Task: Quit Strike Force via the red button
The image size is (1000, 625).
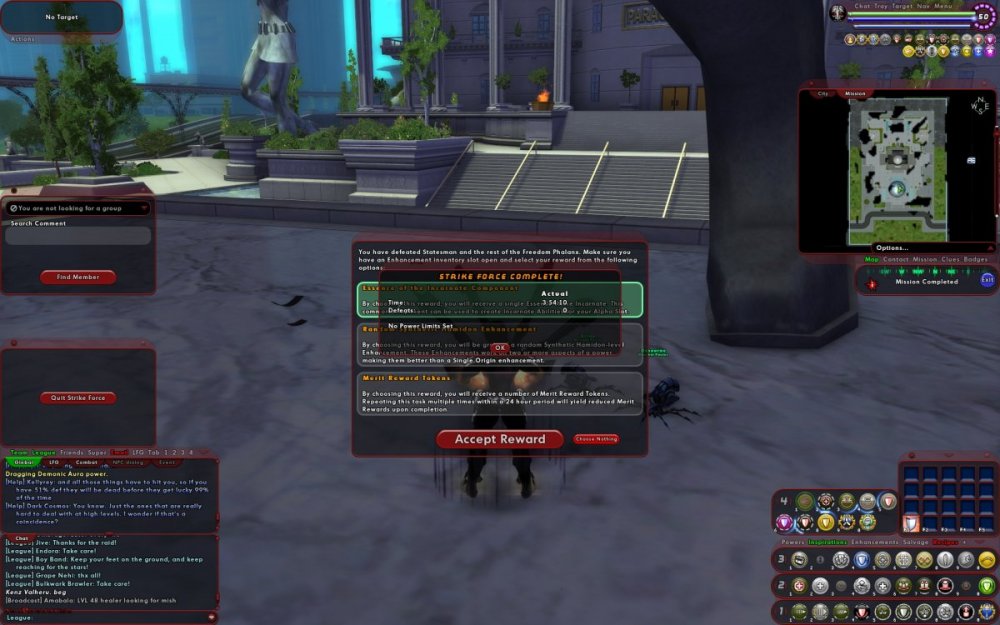Action: point(78,398)
